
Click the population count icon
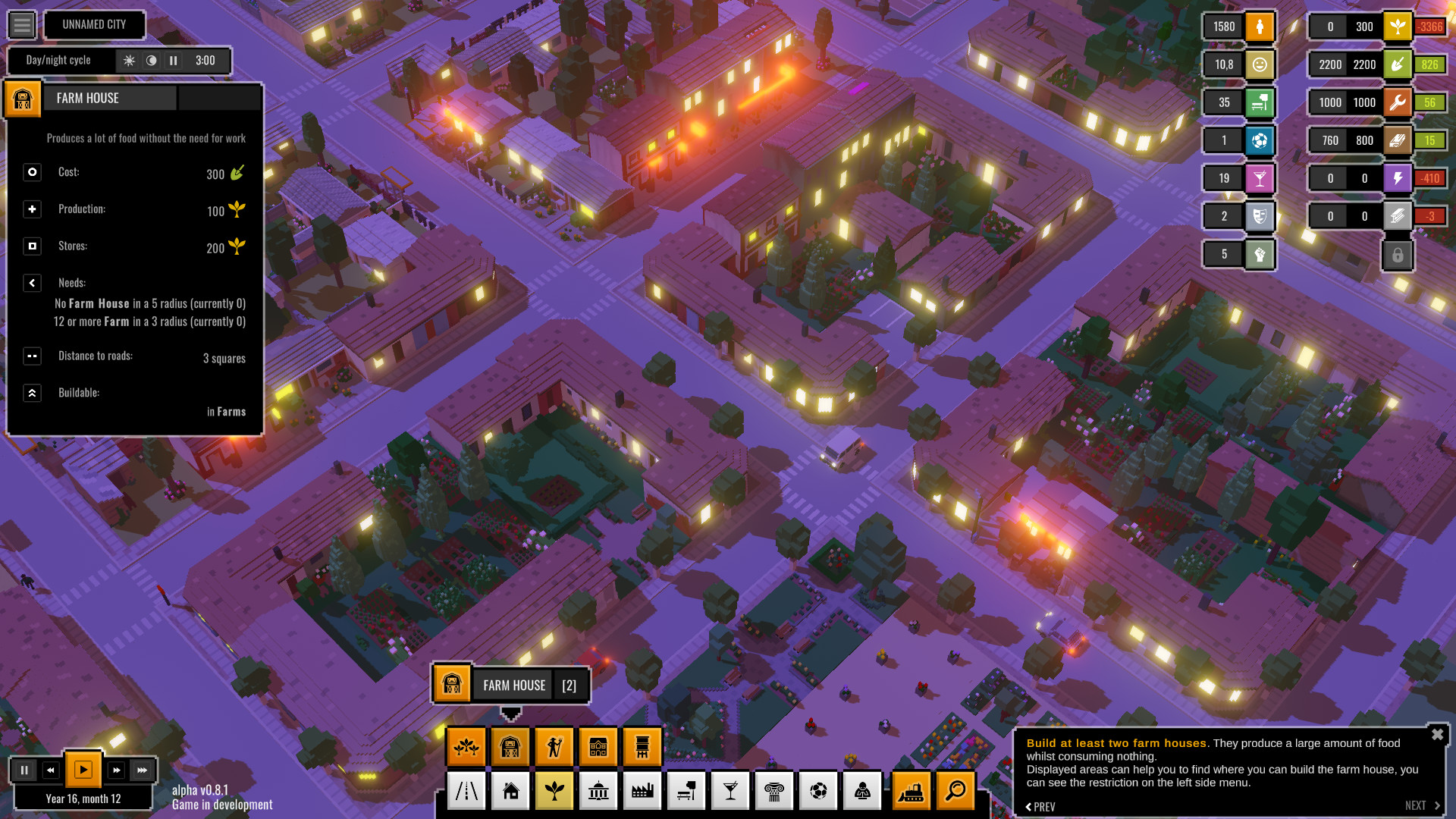[x=1259, y=26]
